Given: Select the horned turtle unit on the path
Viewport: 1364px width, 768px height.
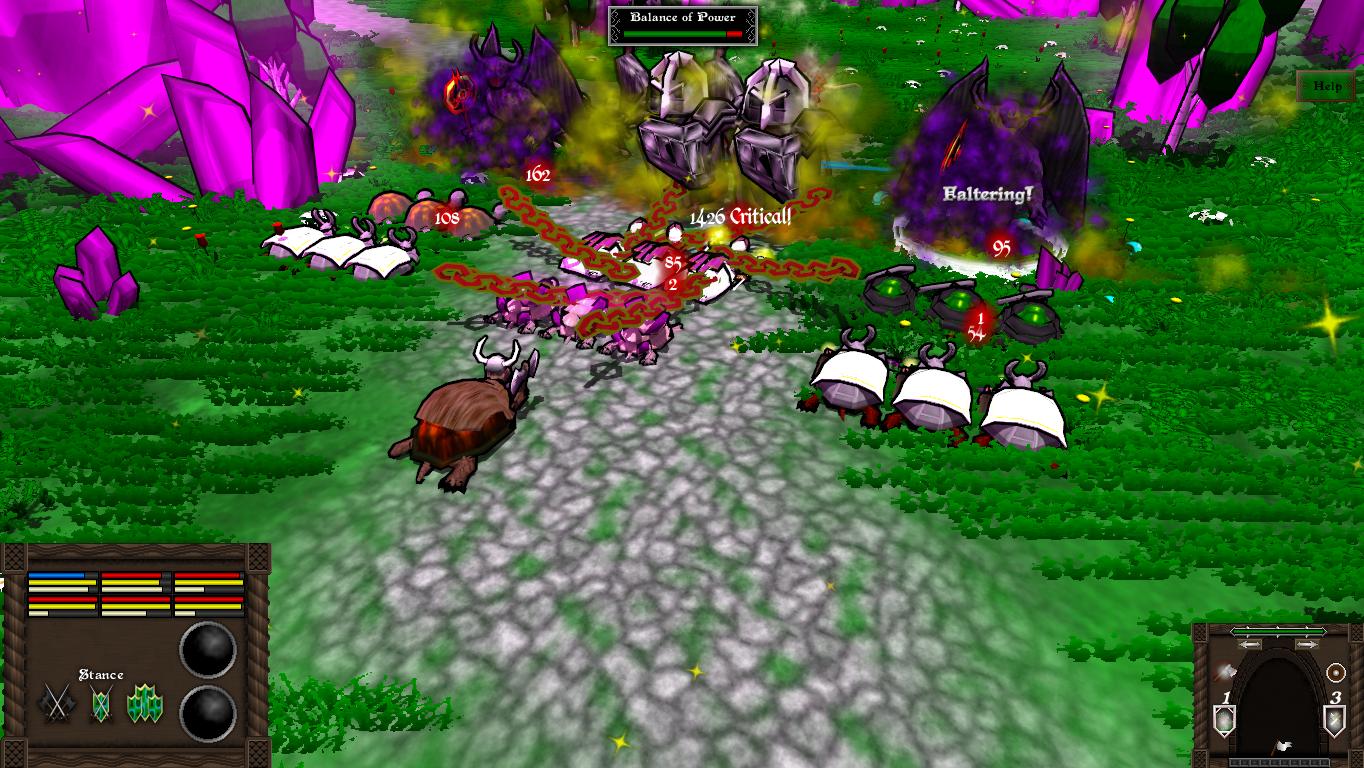Looking at the screenshot, I should 465,420.
